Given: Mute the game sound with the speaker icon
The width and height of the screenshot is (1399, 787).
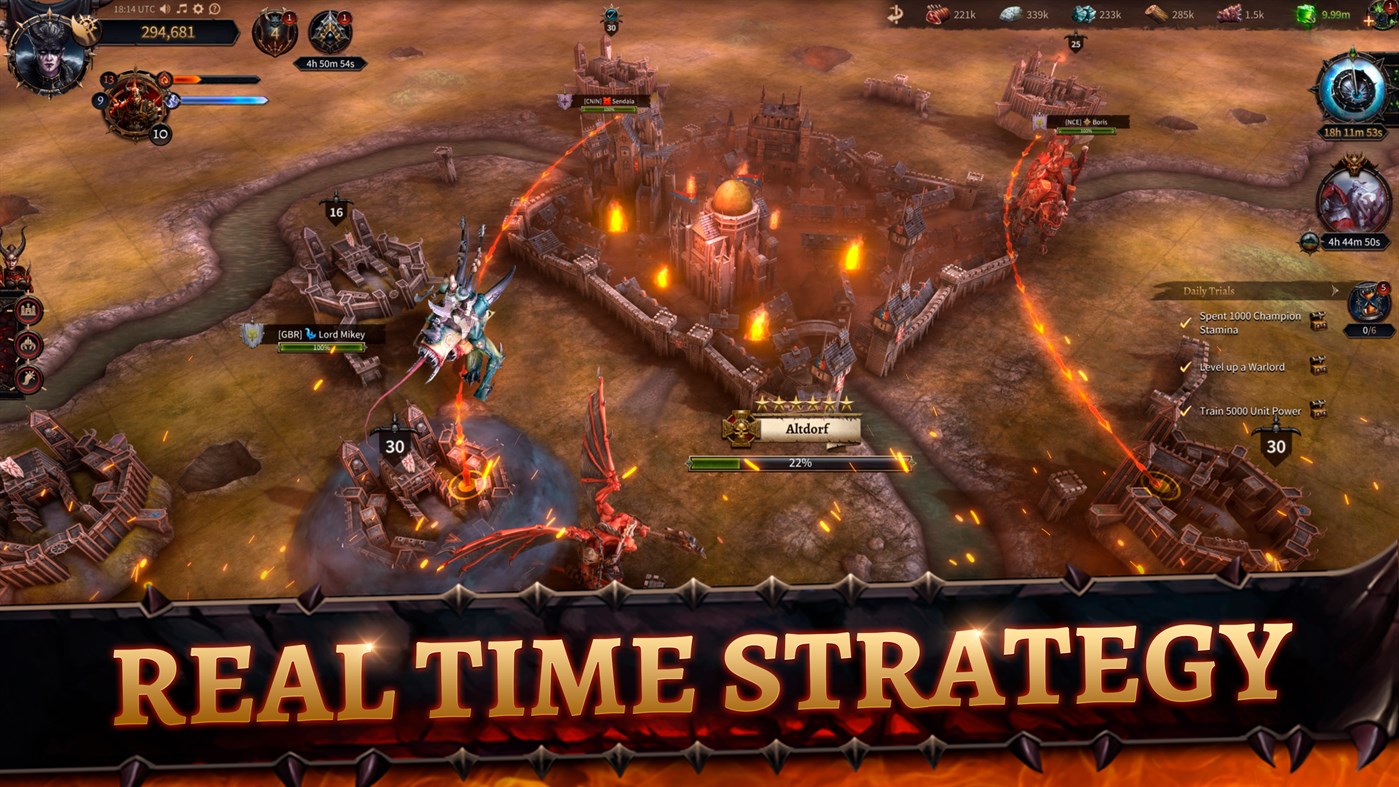Looking at the screenshot, I should [x=165, y=9].
